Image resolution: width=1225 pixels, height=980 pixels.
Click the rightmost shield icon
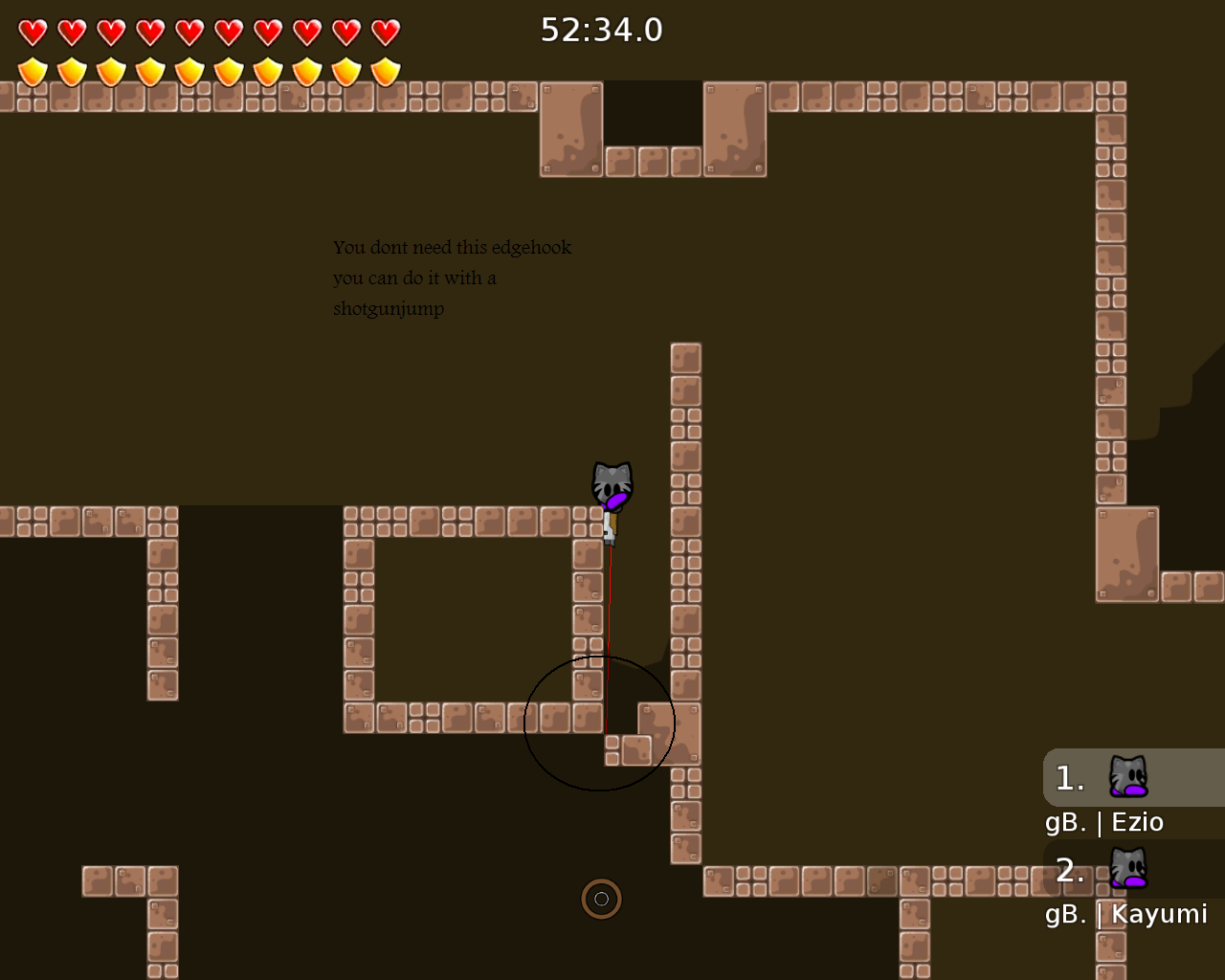coord(385,71)
